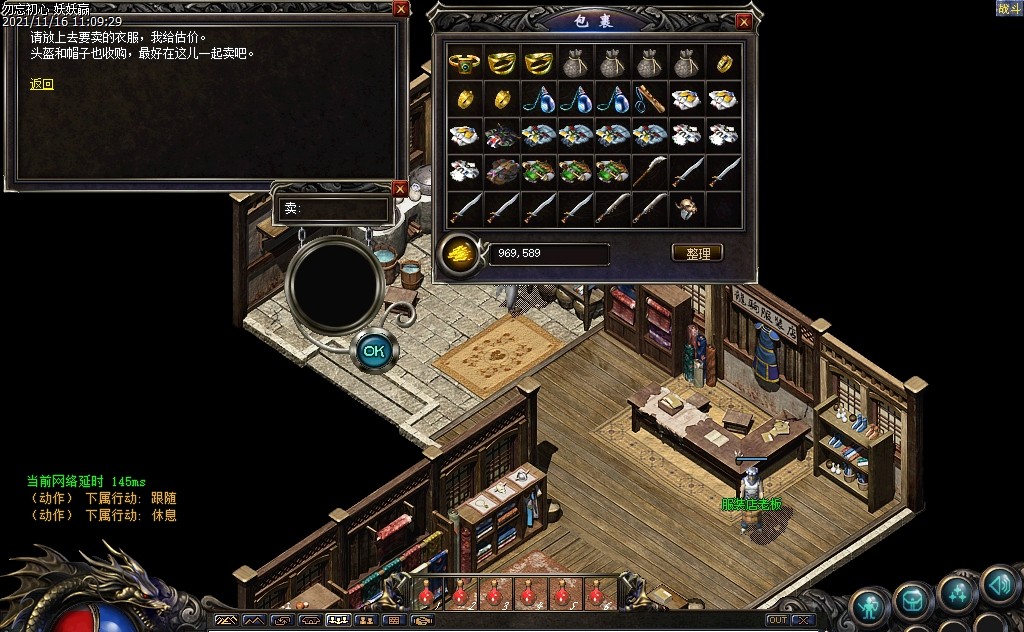Viewport: 1024px width, 632px height.
Task: Choose the 返回 (back) dialogue option
Action: 42,85
